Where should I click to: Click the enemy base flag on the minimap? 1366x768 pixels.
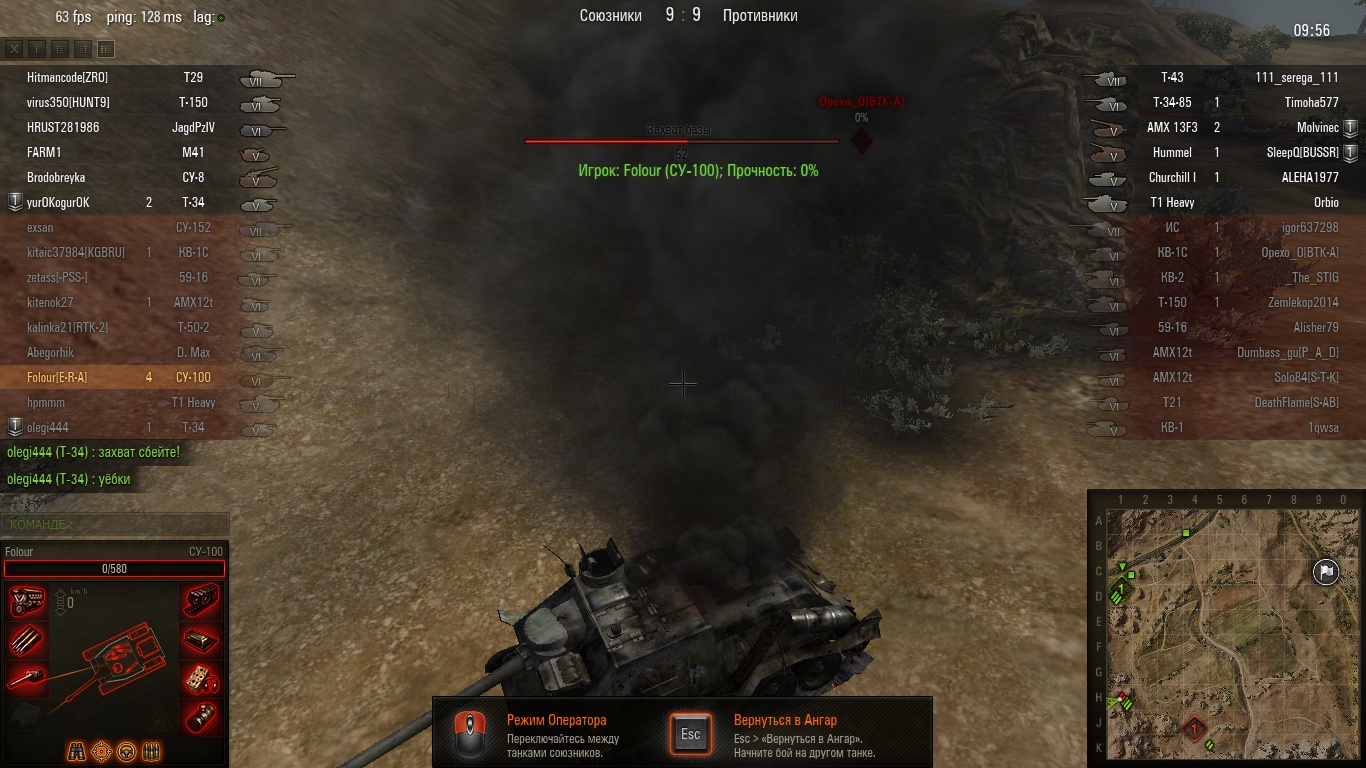1325,572
